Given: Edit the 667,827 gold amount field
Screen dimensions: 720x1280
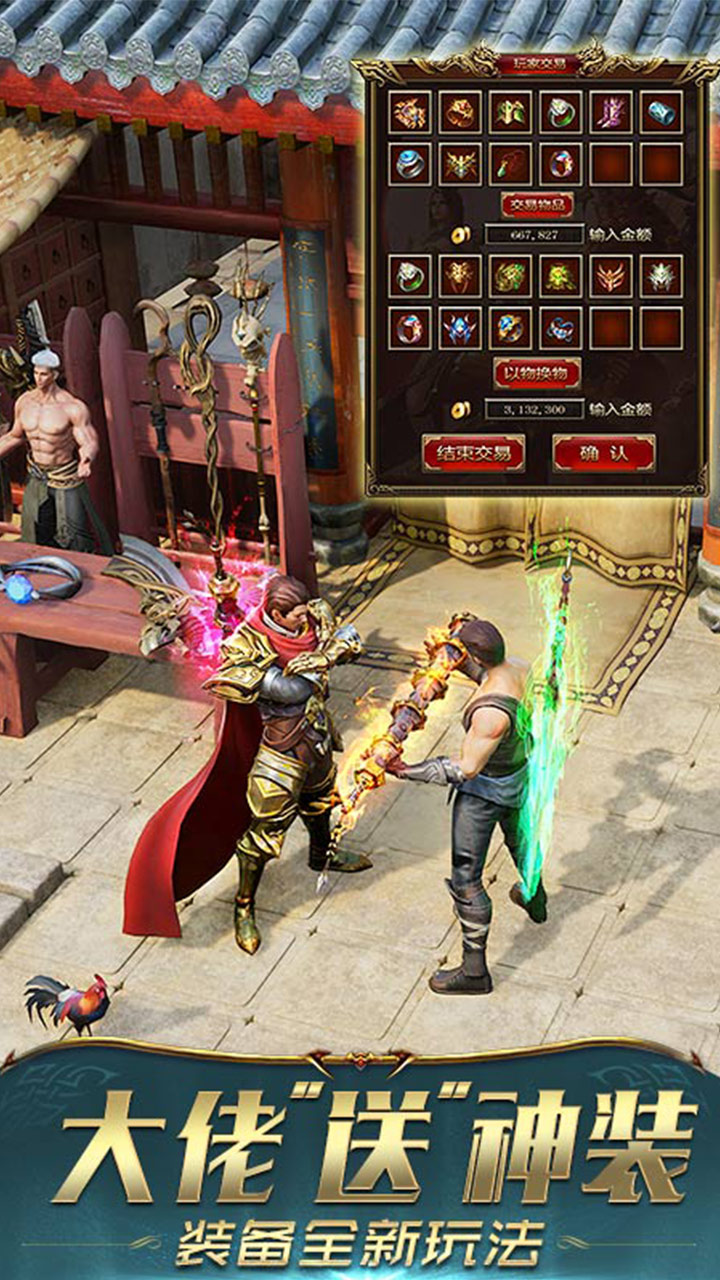Looking at the screenshot, I should click(x=534, y=235).
